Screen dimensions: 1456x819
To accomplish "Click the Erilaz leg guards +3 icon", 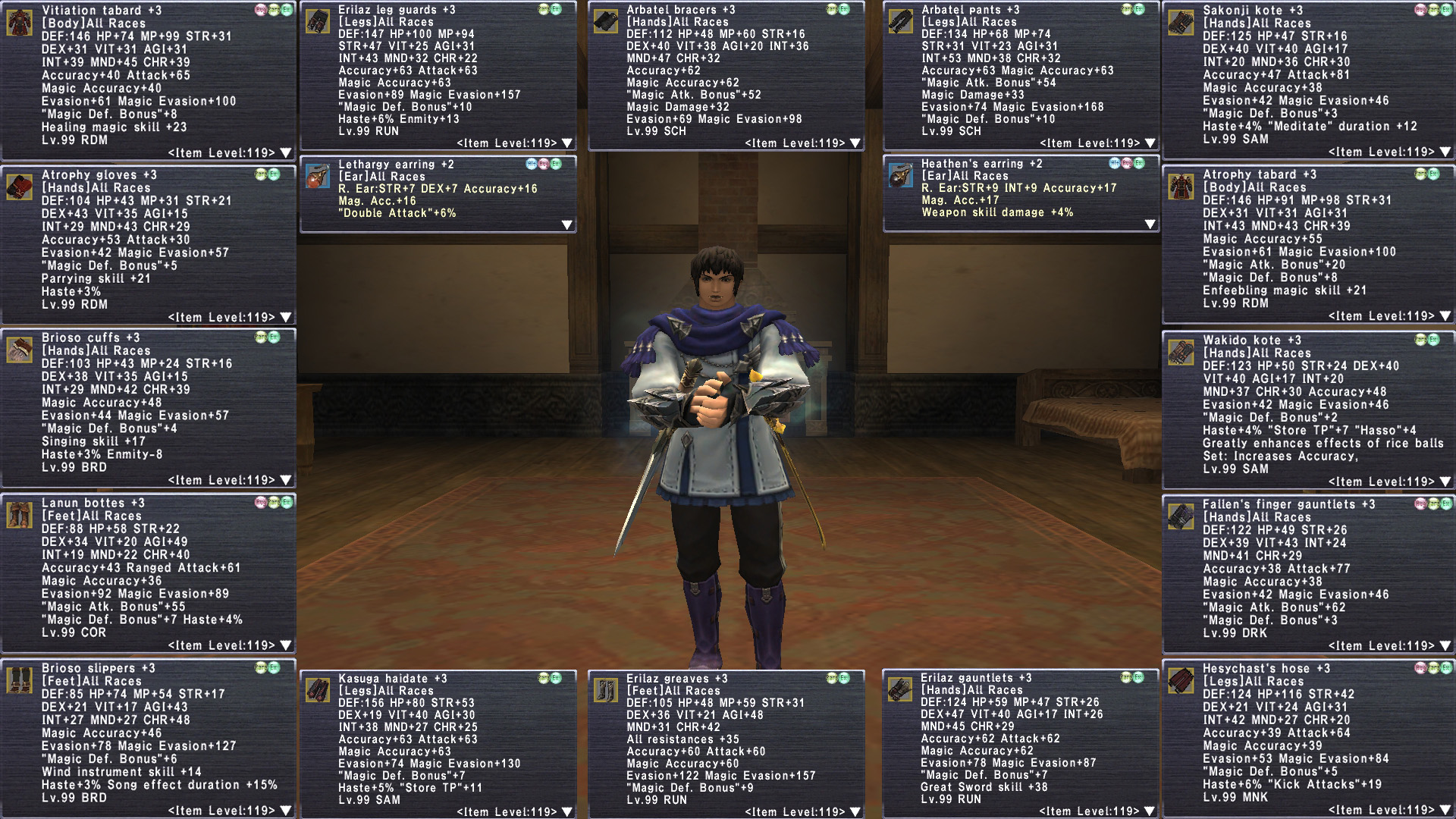I will [317, 21].
